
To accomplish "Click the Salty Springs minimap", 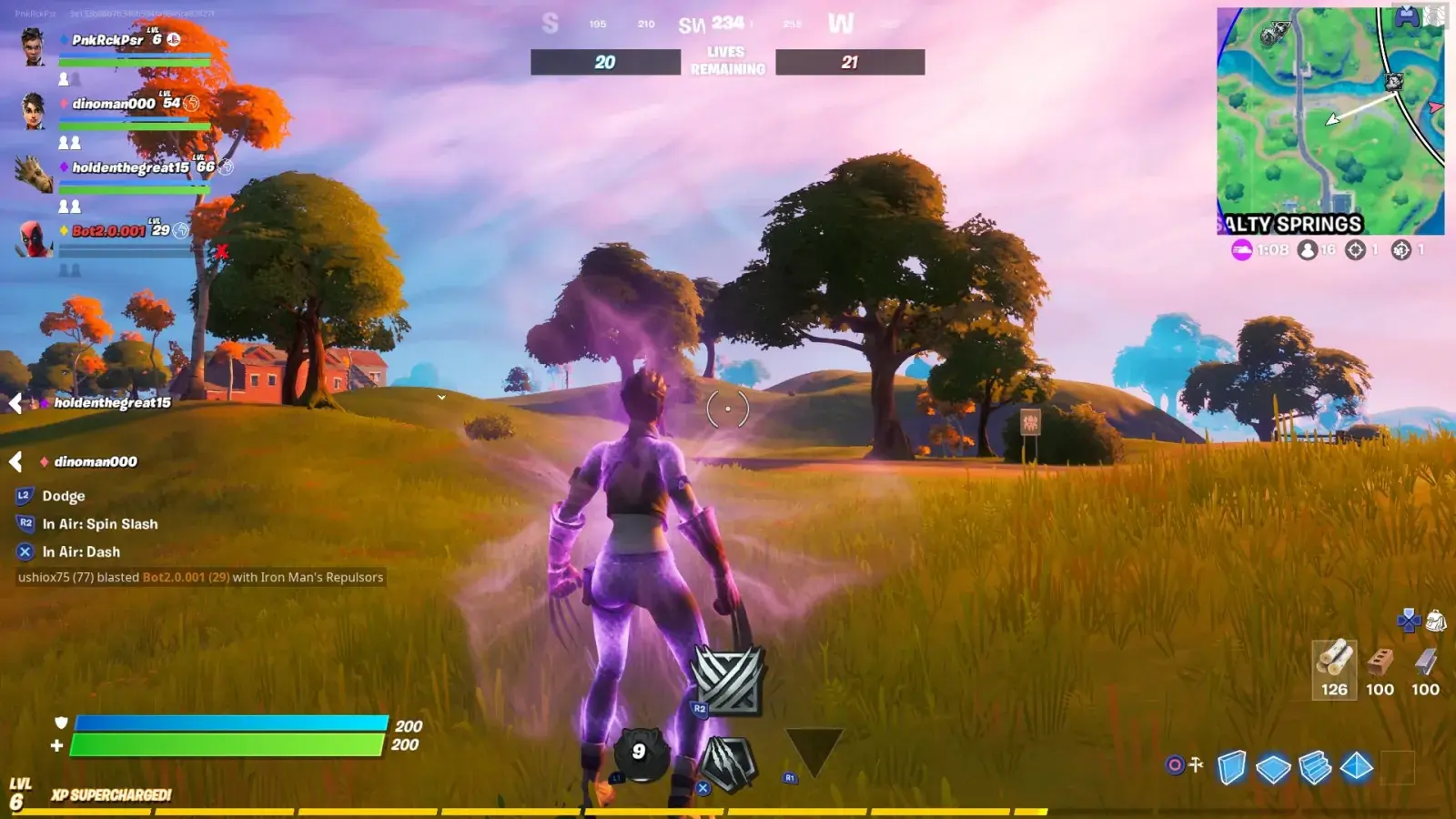I will (1330, 121).
